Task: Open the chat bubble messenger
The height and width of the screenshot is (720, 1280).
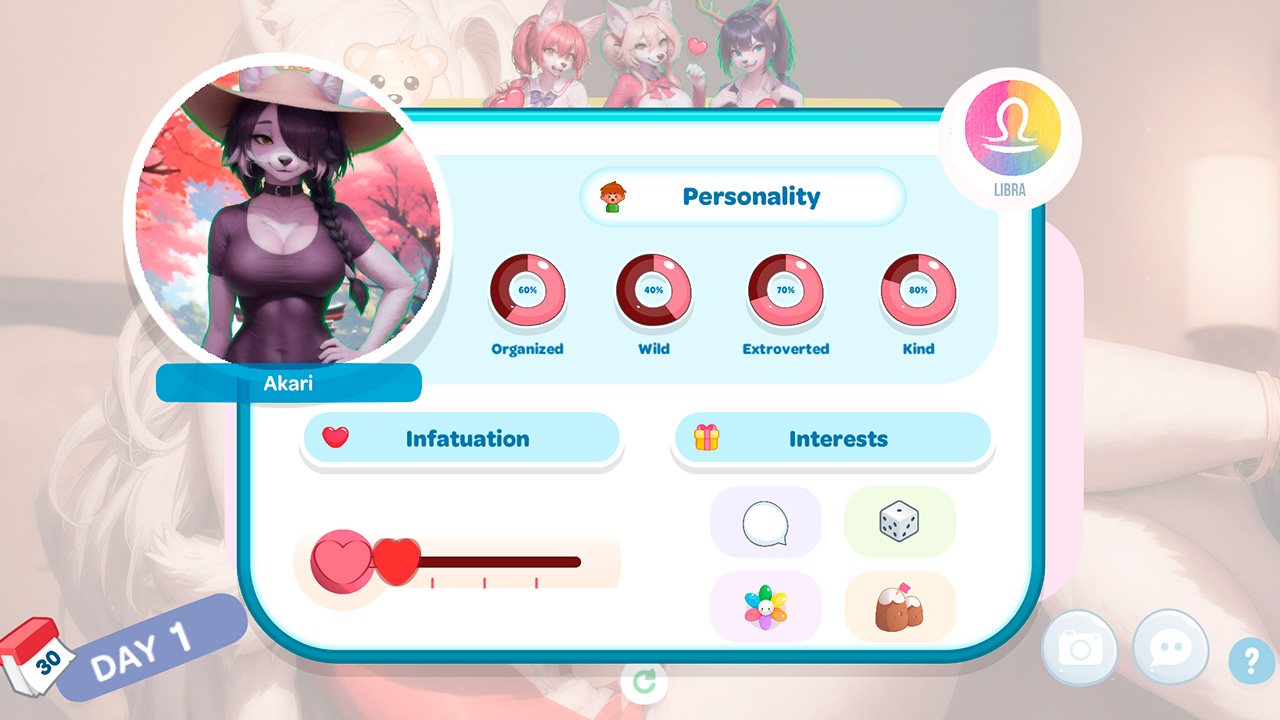Action: [x=1171, y=649]
